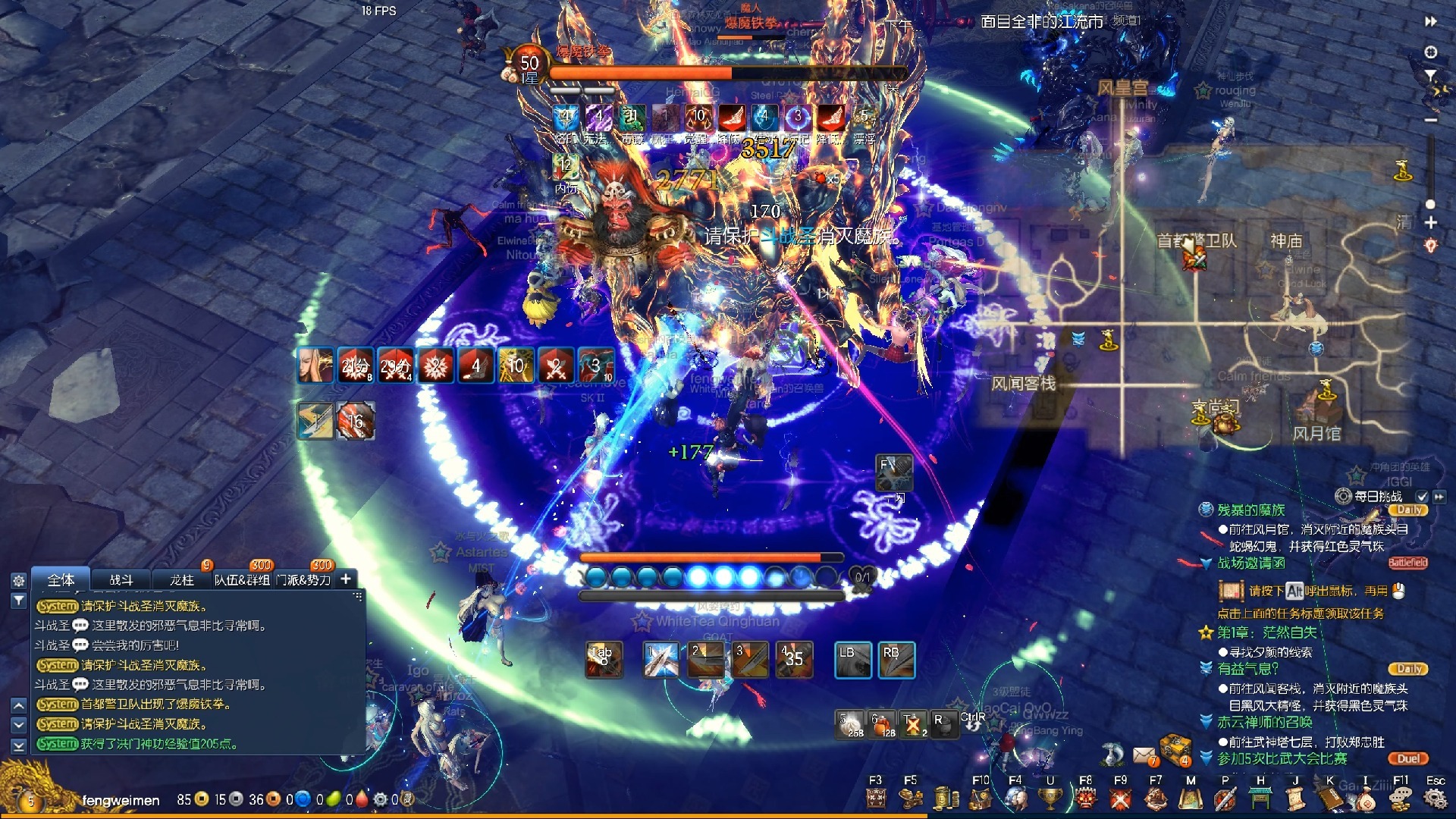Click the minimap zoom-in plus button

(1431, 223)
